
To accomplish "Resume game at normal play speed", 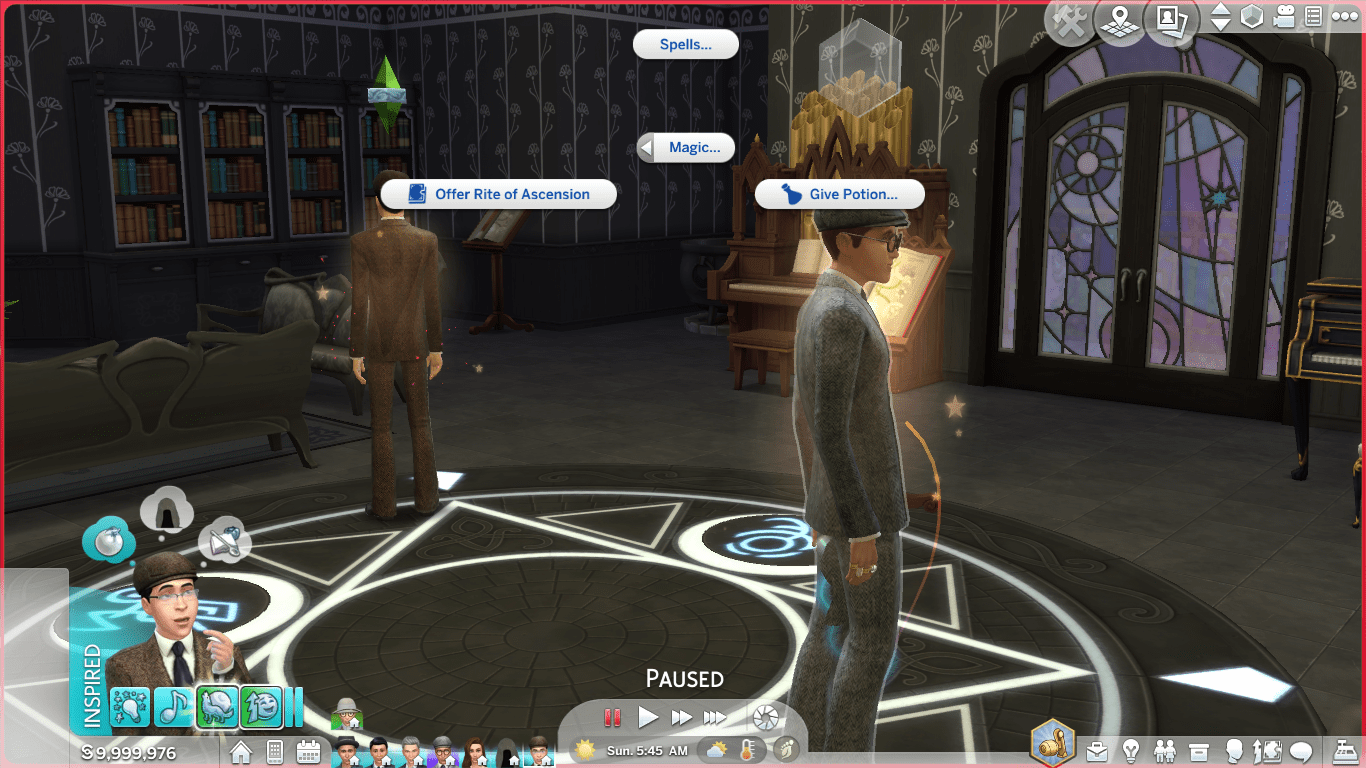I will pyautogui.click(x=648, y=717).
